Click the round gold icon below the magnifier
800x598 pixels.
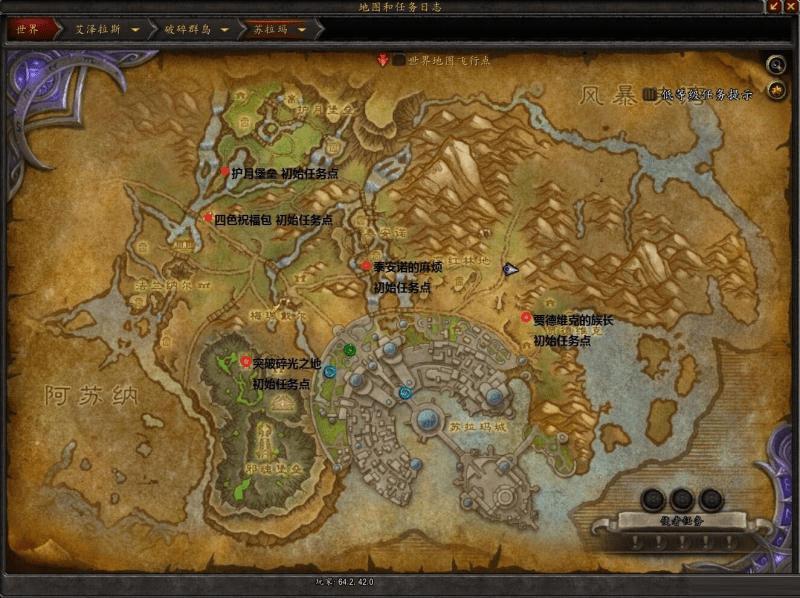pyautogui.click(x=776, y=91)
